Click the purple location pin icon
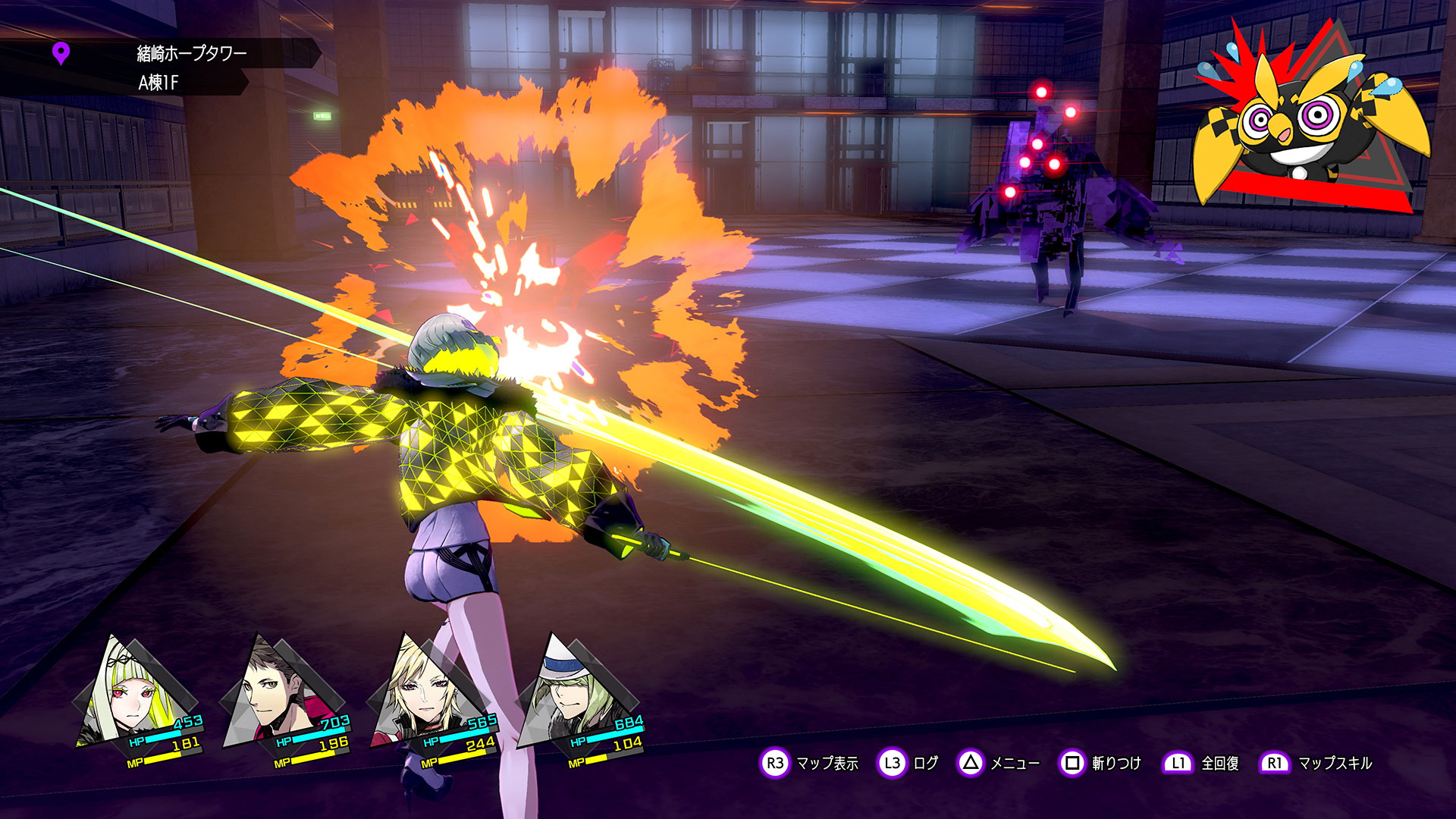1456x819 pixels. (x=61, y=54)
